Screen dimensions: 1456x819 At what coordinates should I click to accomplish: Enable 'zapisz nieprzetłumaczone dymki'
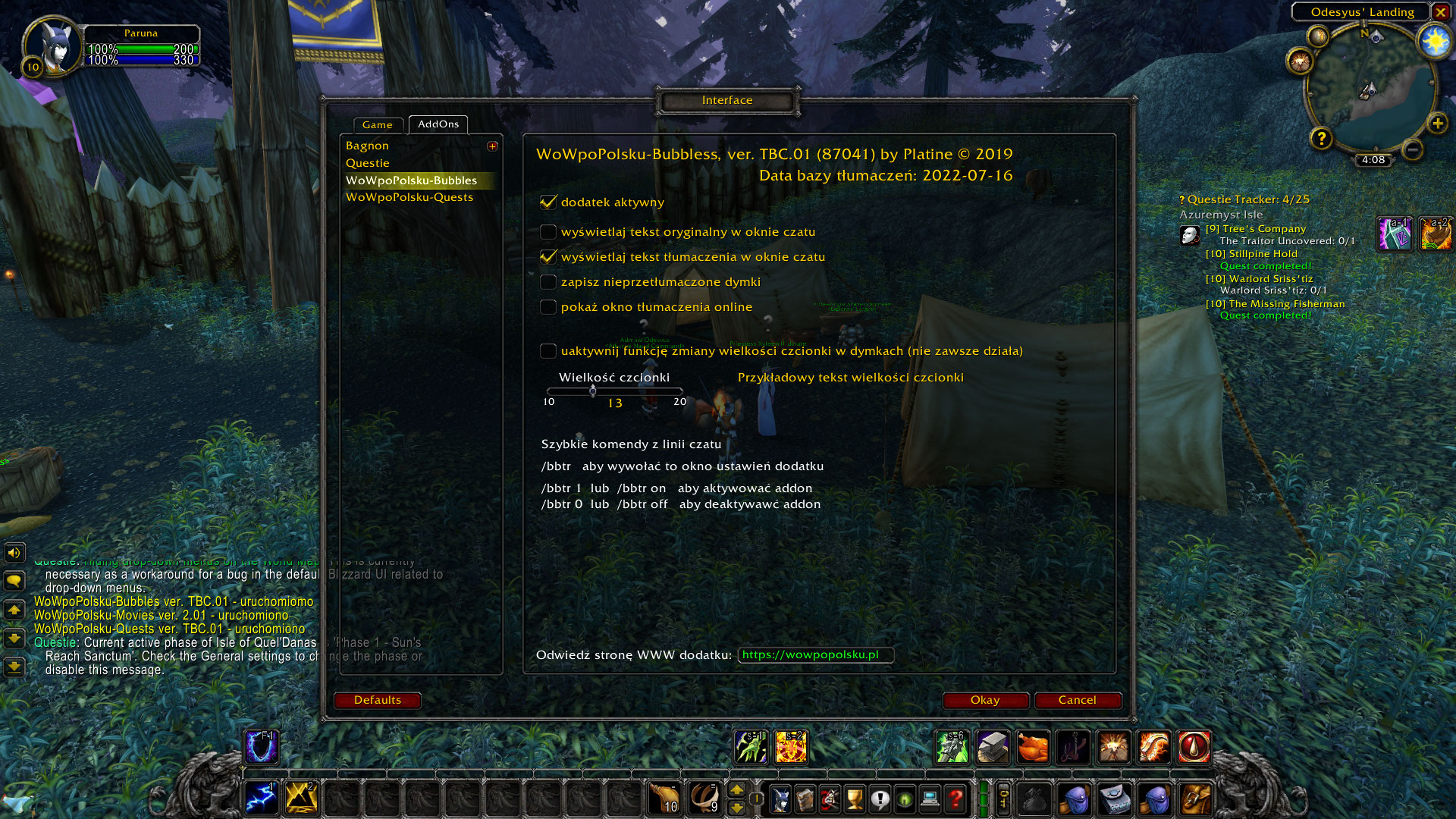(x=548, y=281)
